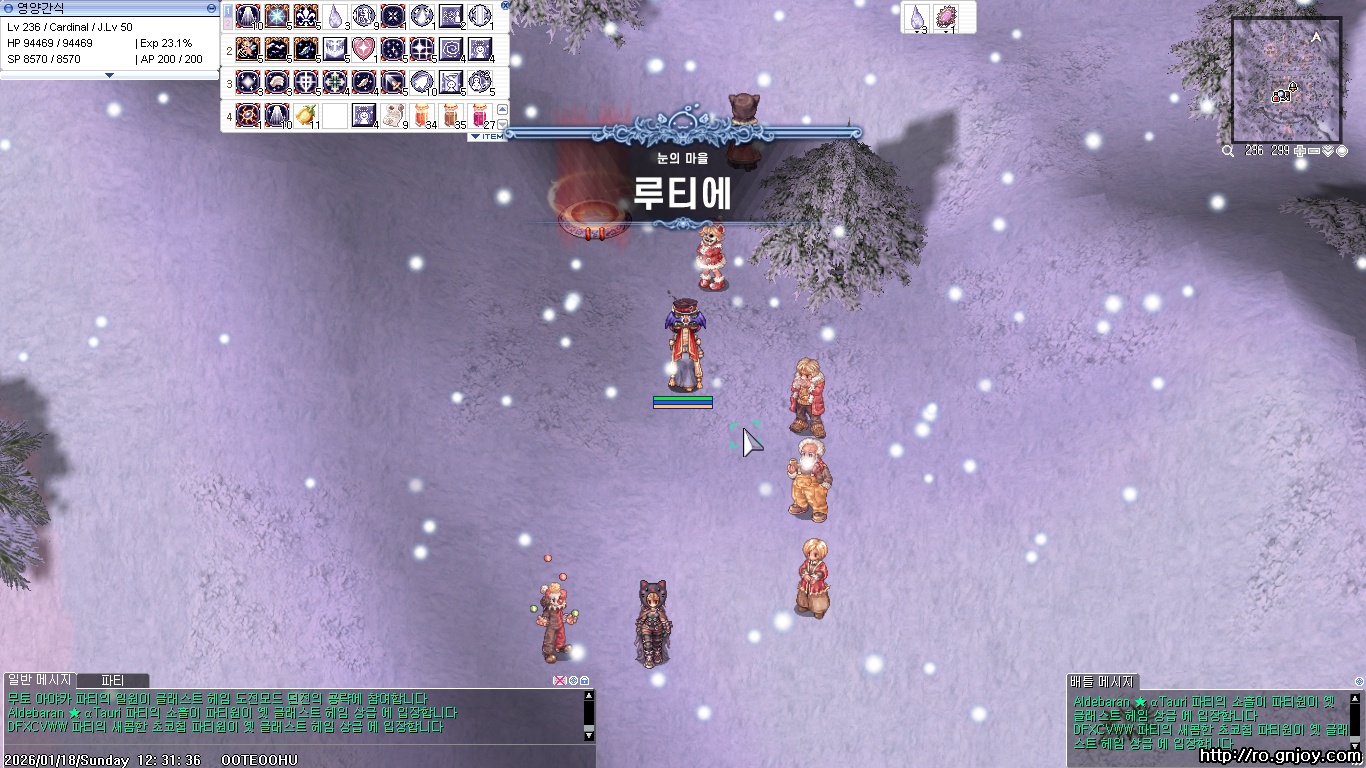Click the magnifying glass icon beside the minimap
Image resolution: width=1366 pixels, height=768 pixels.
pyautogui.click(x=1227, y=151)
